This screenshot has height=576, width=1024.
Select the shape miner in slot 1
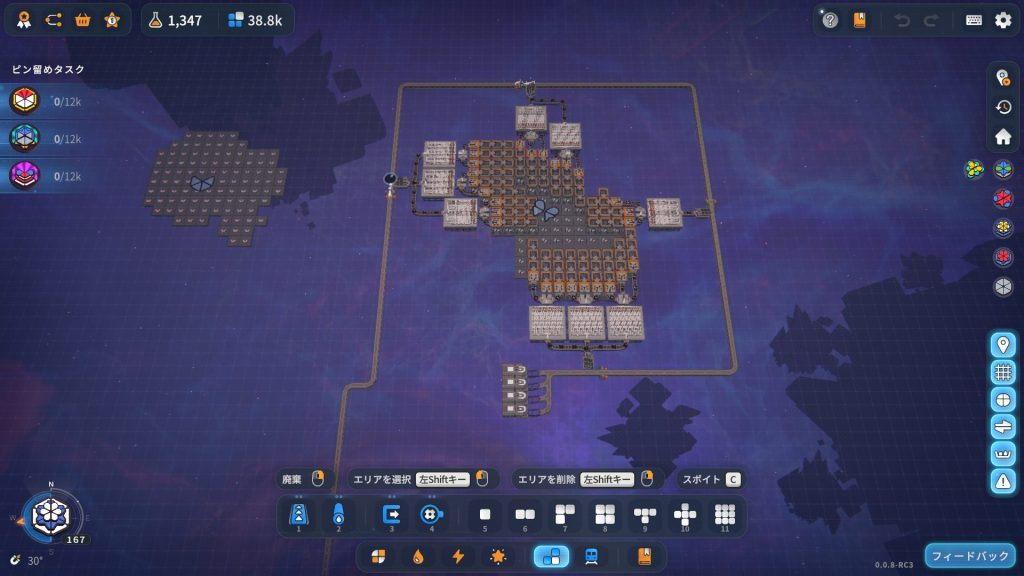click(x=298, y=514)
